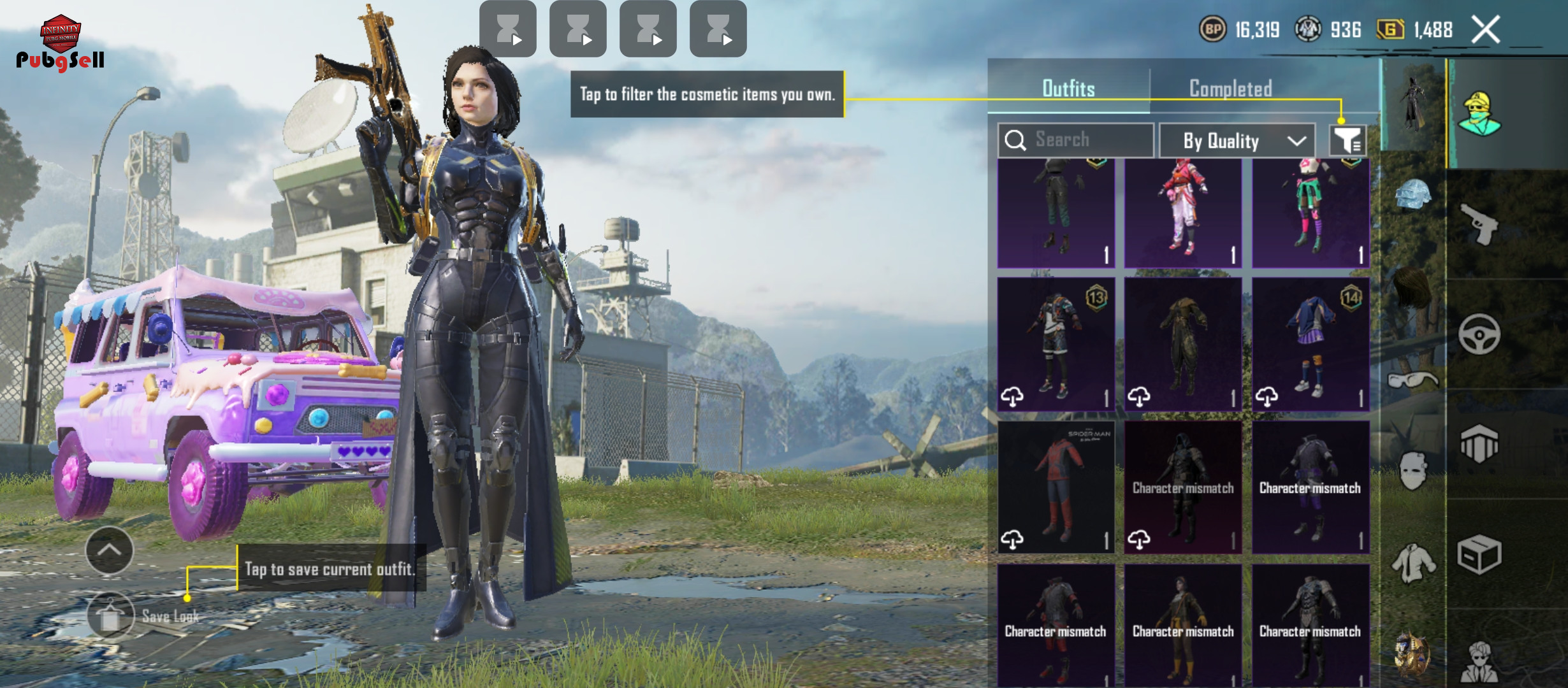Image resolution: width=1568 pixels, height=688 pixels.
Task: Show the helmet cosmetics category
Action: 1412,195
